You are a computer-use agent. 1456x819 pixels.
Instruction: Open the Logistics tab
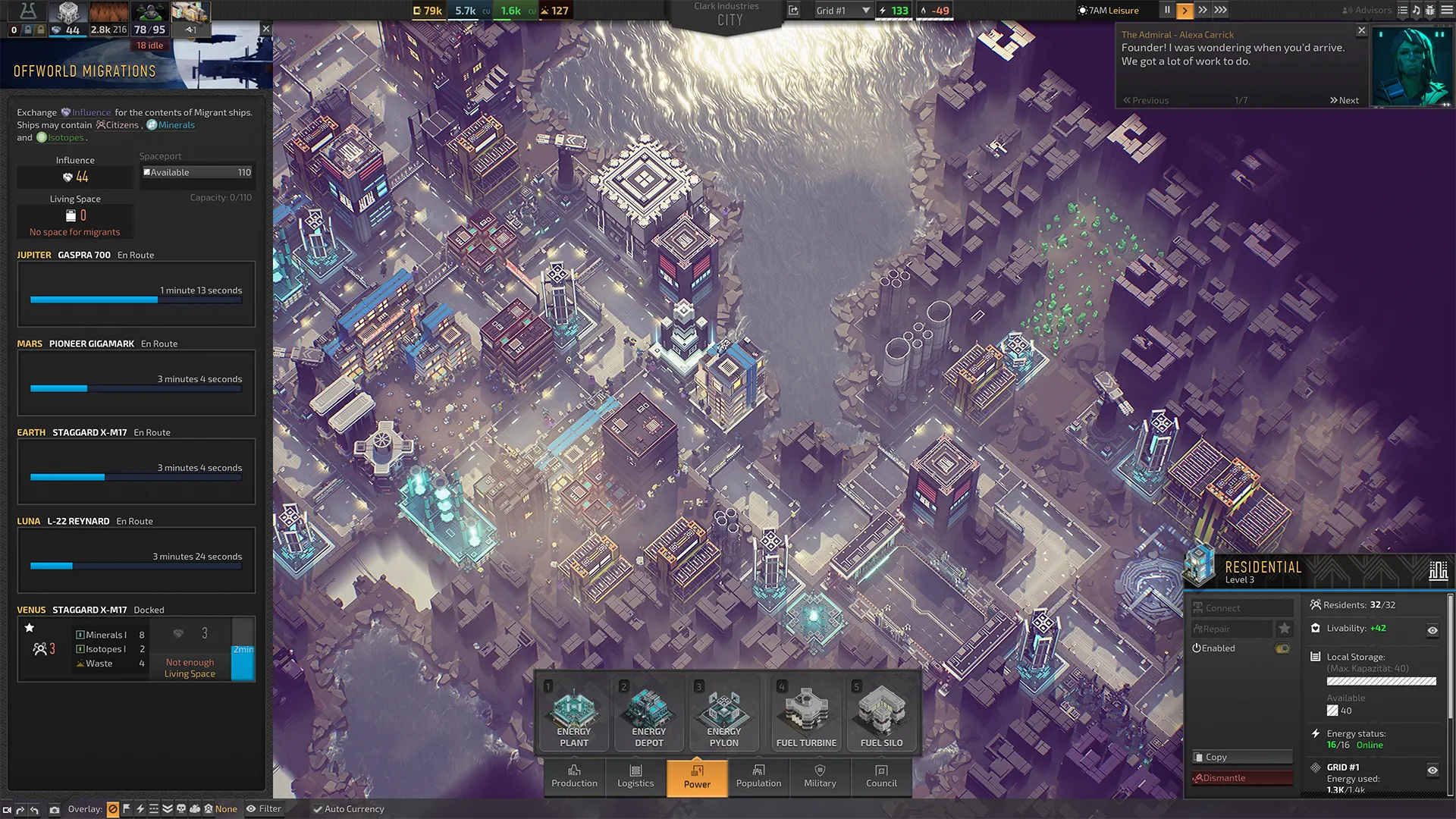tap(635, 777)
